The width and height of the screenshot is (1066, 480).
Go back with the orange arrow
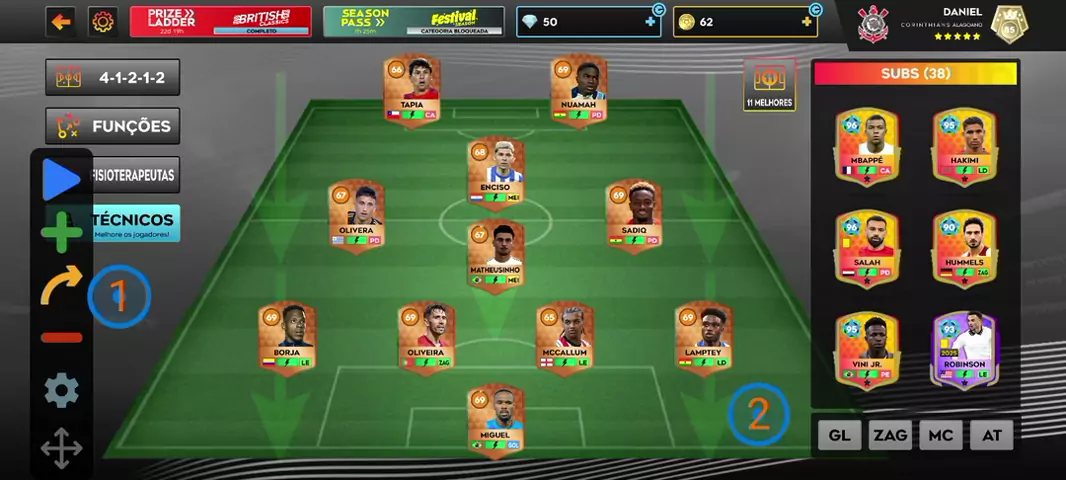(x=61, y=22)
